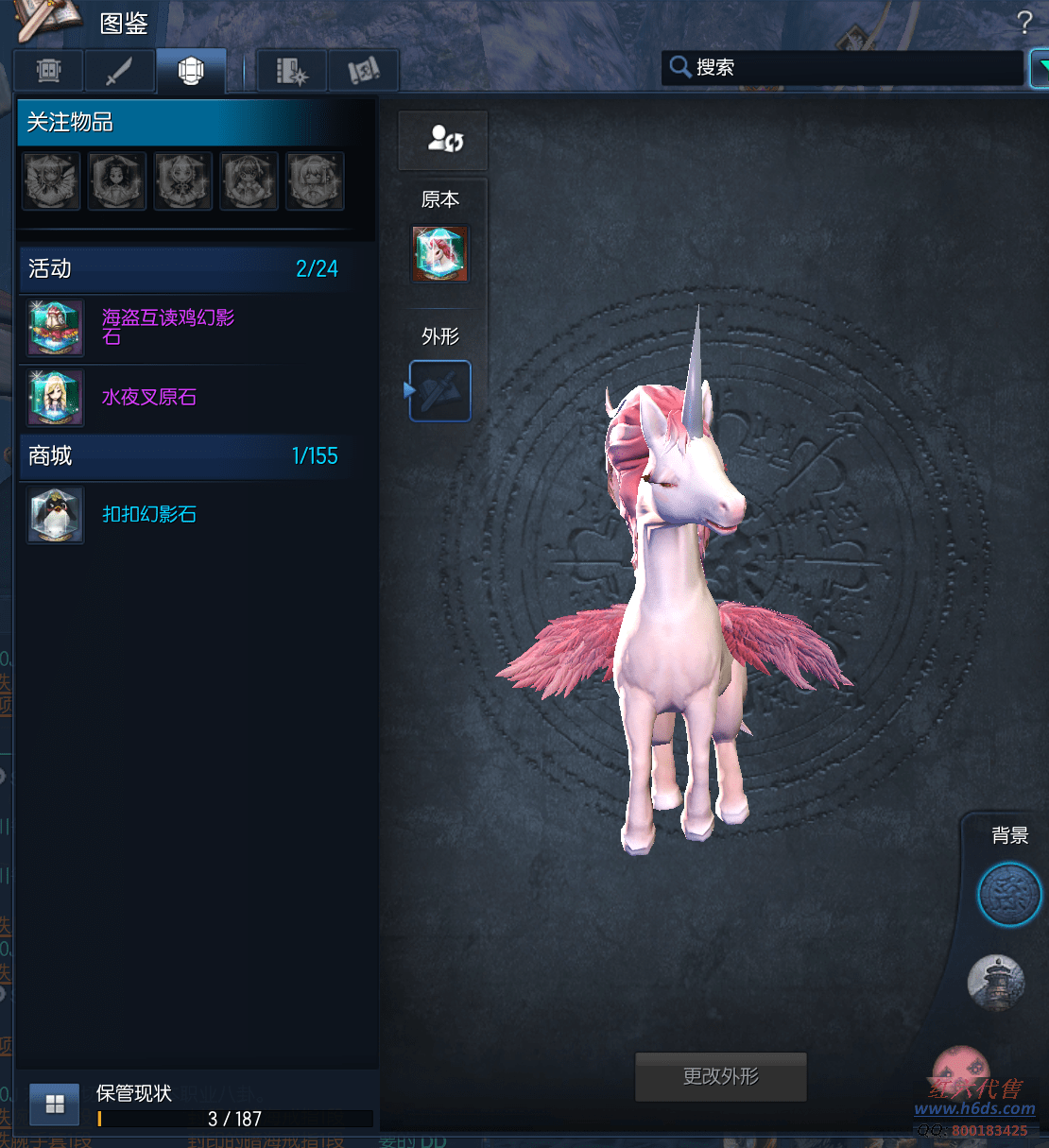
Task: Click the character swap preview button
Action: point(443,140)
